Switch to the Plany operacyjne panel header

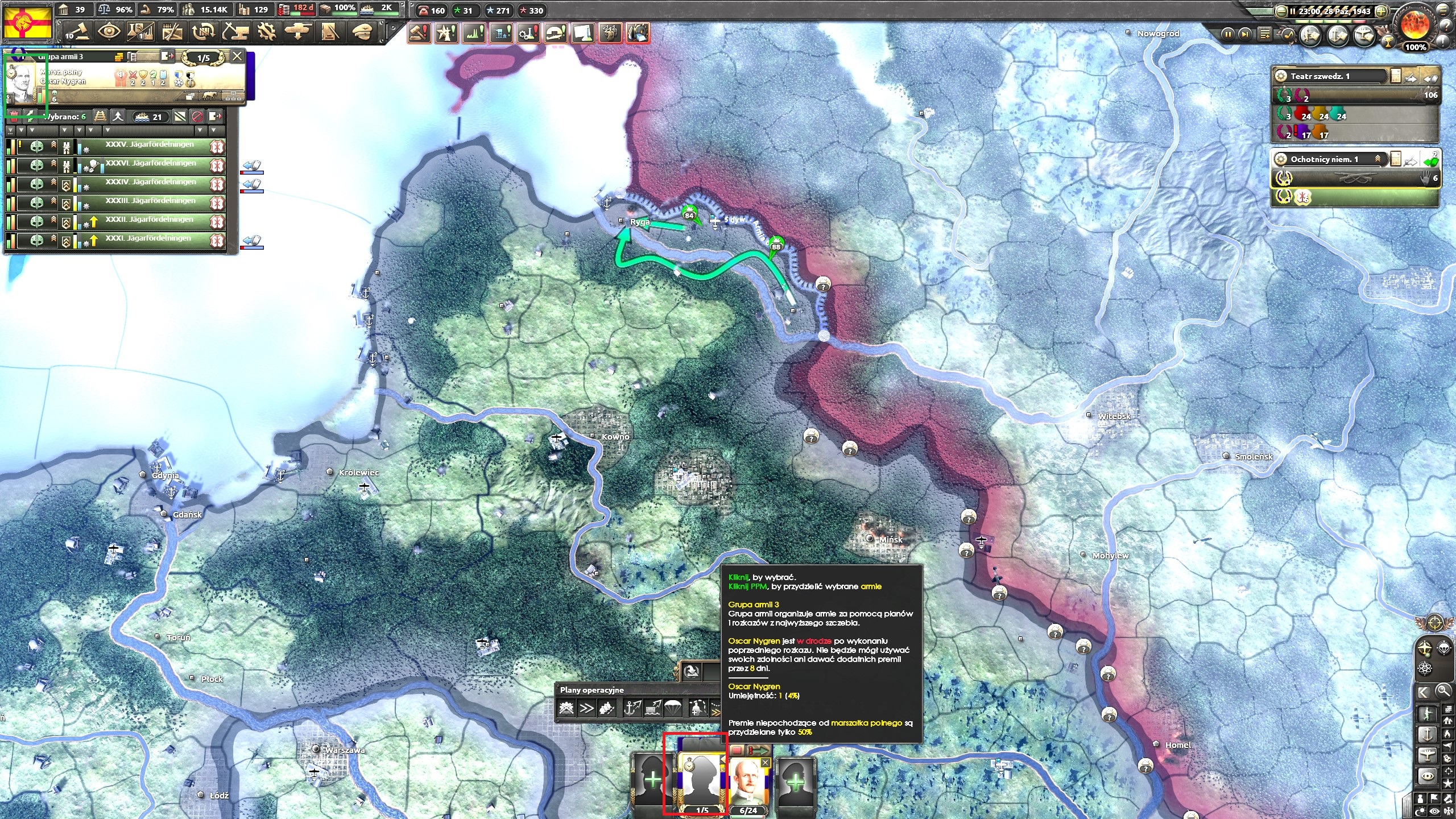click(591, 689)
